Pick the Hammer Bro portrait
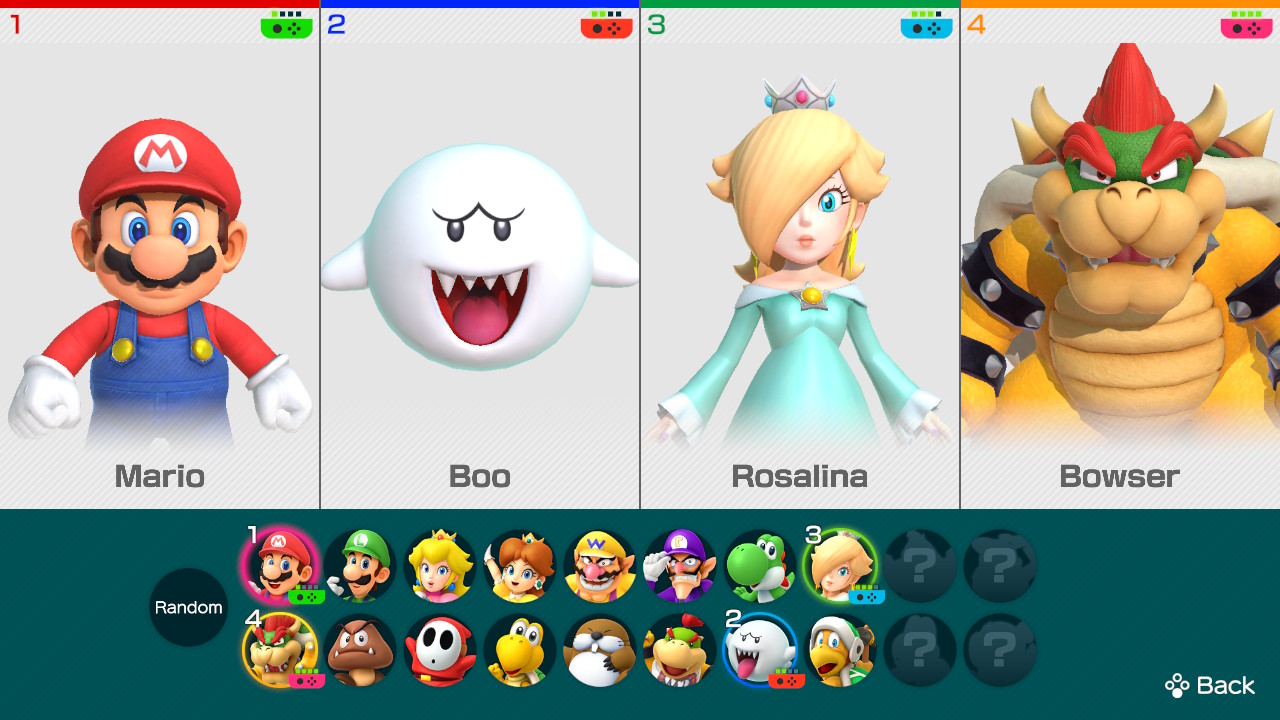1280x720 pixels. pos(840,650)
